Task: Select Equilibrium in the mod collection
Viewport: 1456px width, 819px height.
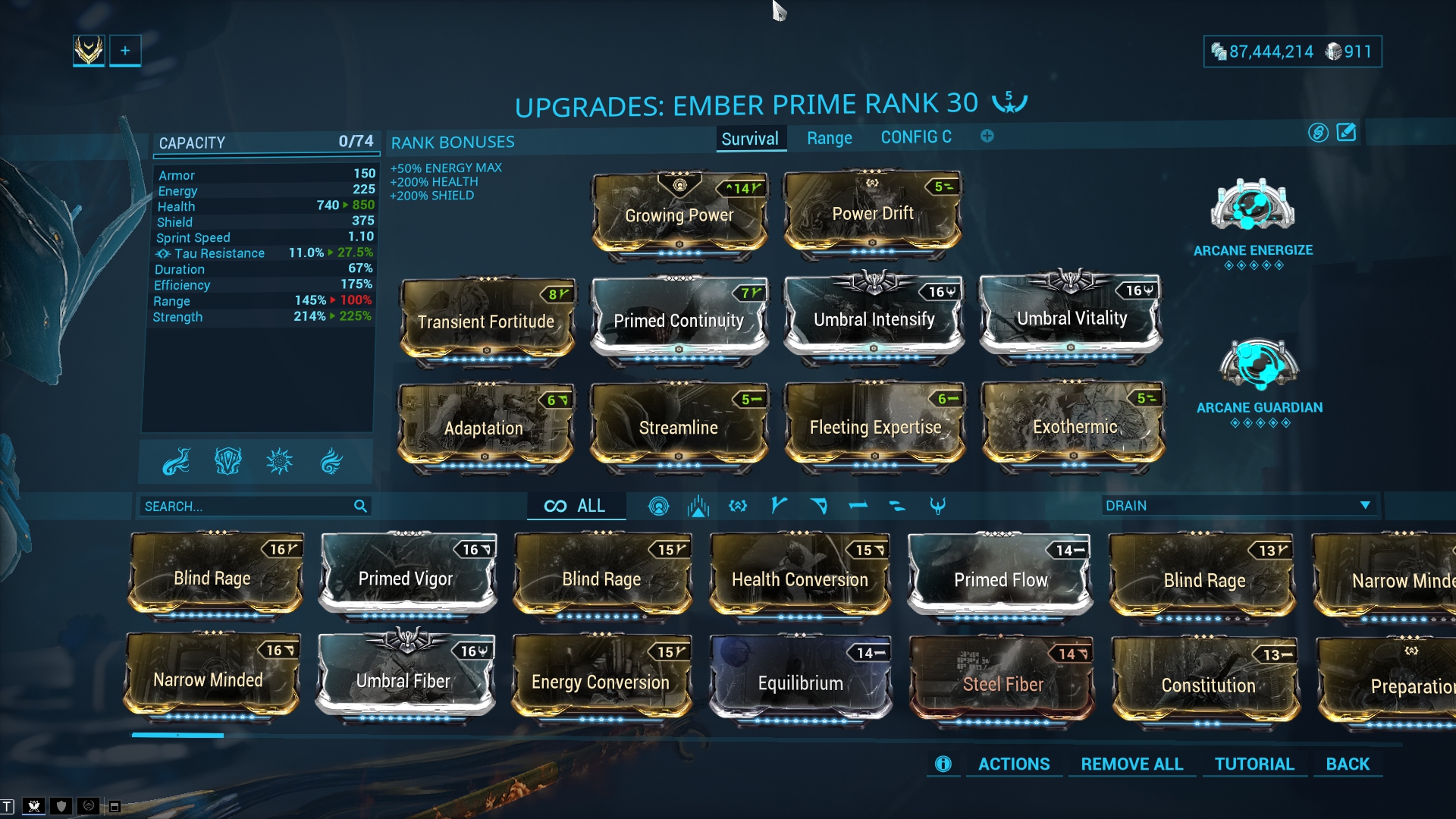Action: click(800, 682)
